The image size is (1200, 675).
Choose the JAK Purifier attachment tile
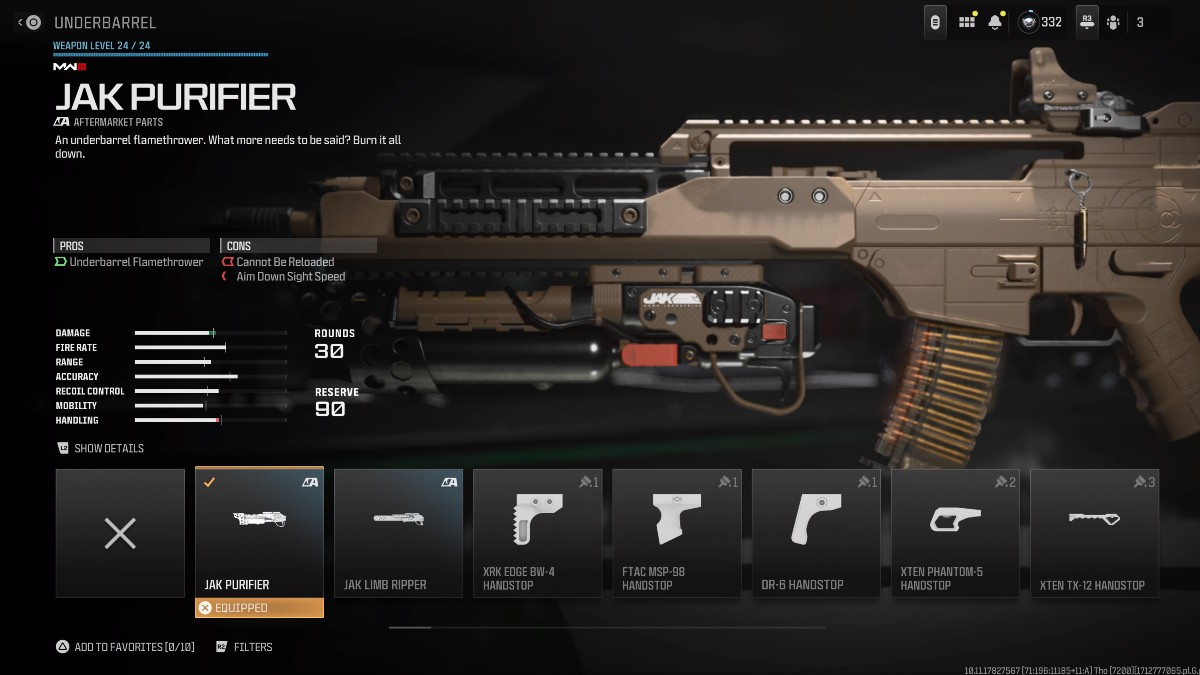[259, 533]
